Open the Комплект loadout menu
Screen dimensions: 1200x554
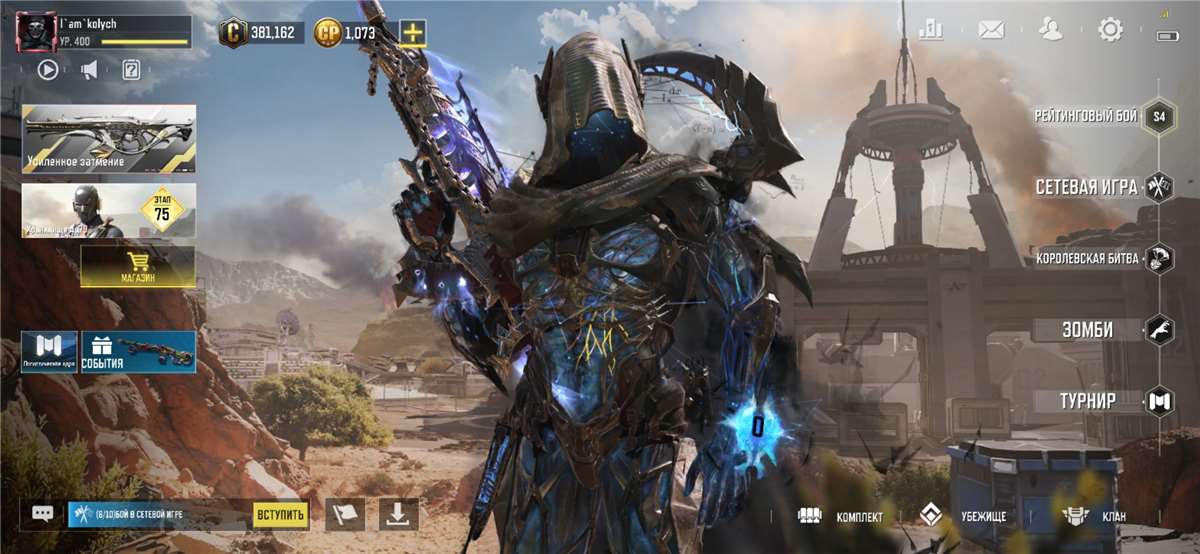[x=841, y=516]
